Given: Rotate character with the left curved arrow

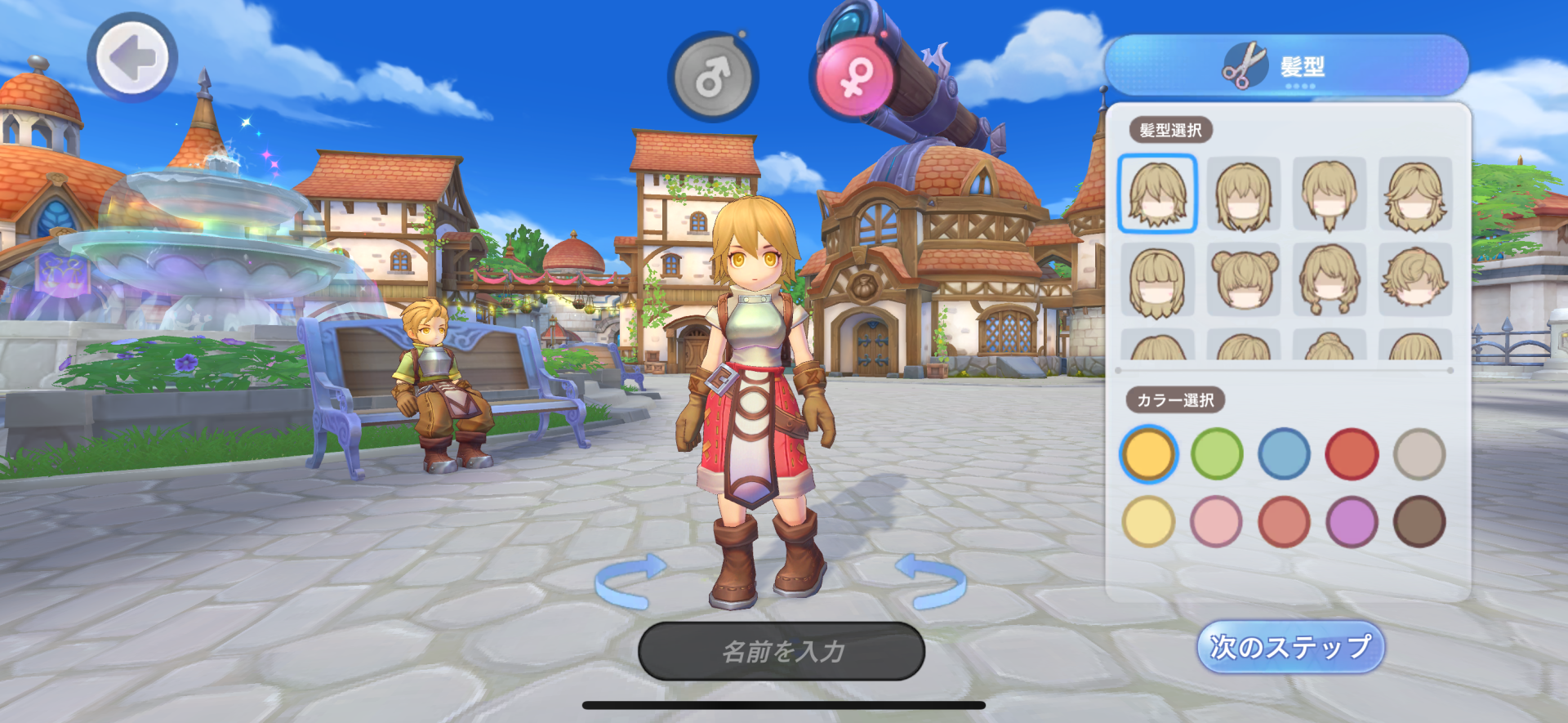Looking at the screenshot, I should [x=630, y=581].
